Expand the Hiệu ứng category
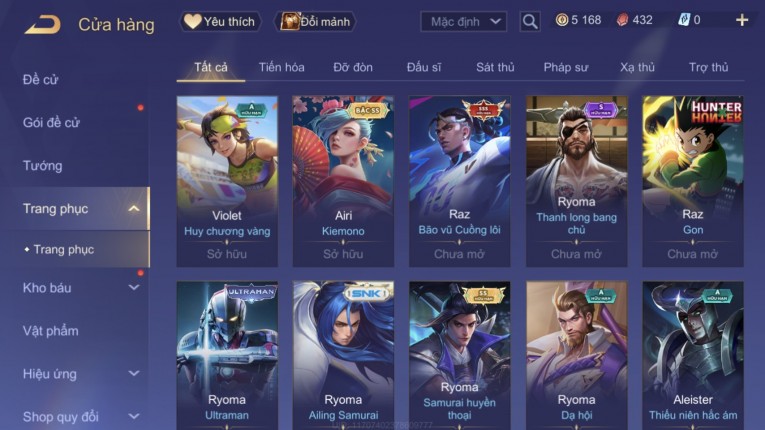 pos(80,374)
